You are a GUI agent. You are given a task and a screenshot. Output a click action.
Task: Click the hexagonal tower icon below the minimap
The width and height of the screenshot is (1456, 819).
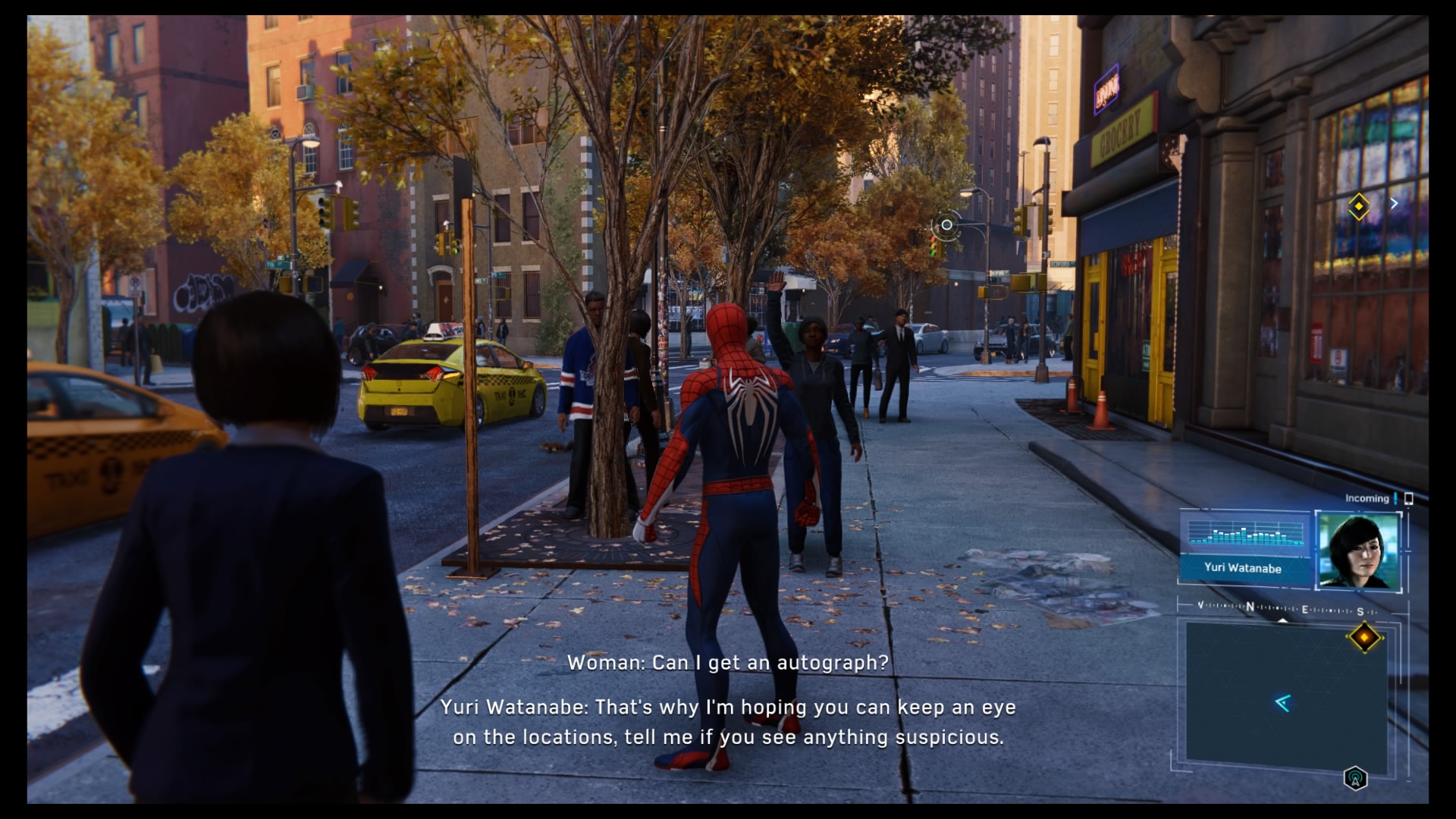click(1355, 778)
